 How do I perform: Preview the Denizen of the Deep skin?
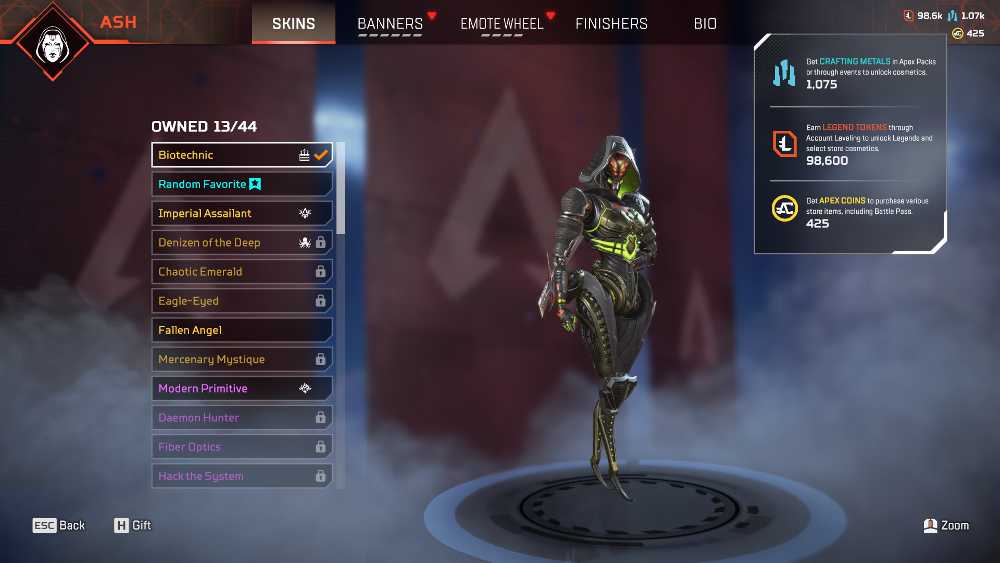click(242, 242)
